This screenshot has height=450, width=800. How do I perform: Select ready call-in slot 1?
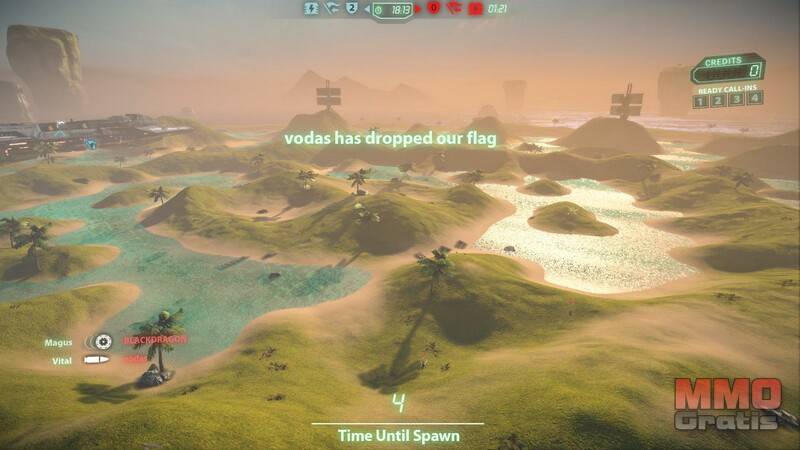[x=701, y=99]
